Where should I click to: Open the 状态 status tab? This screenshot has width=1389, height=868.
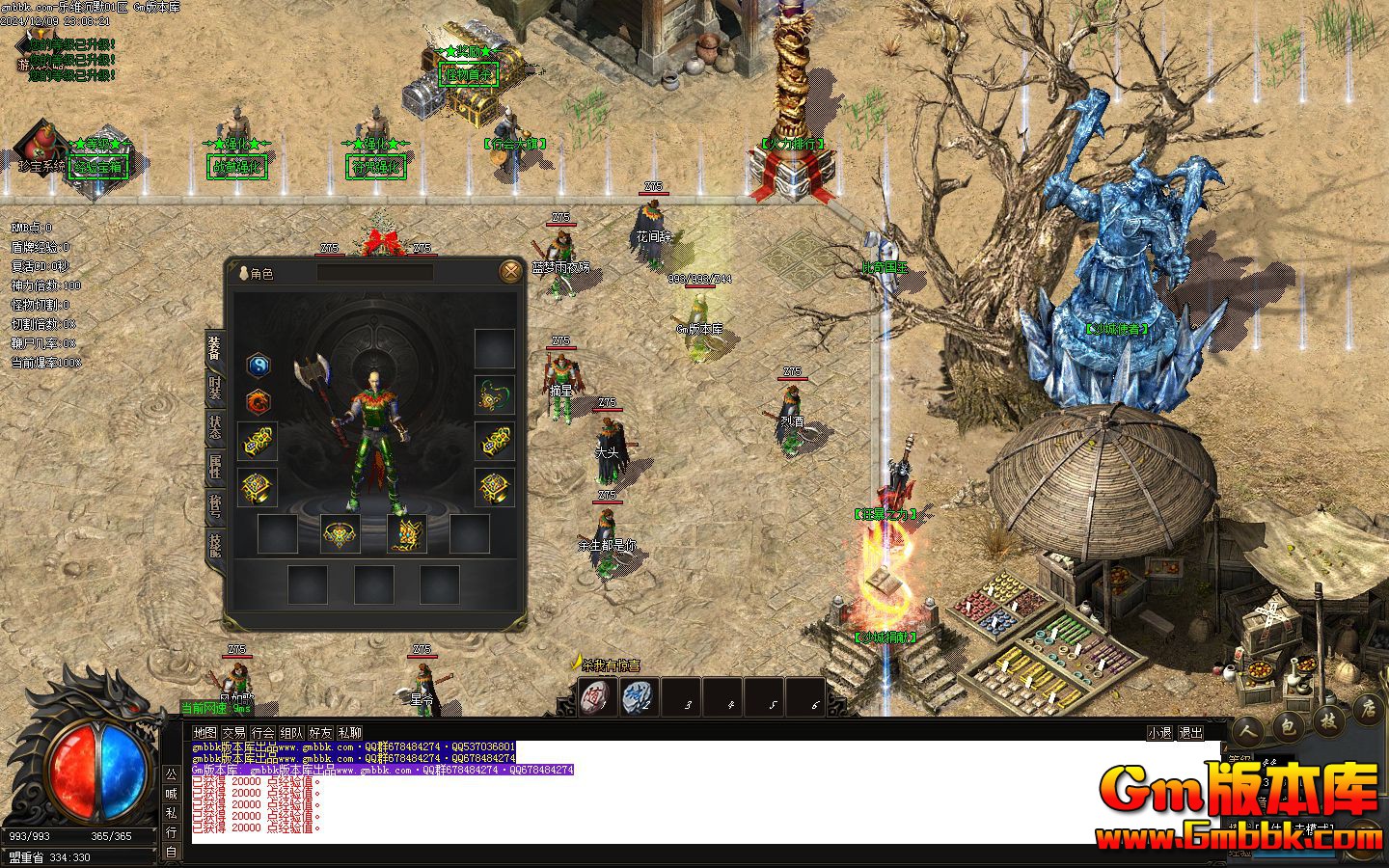(214, 428)
